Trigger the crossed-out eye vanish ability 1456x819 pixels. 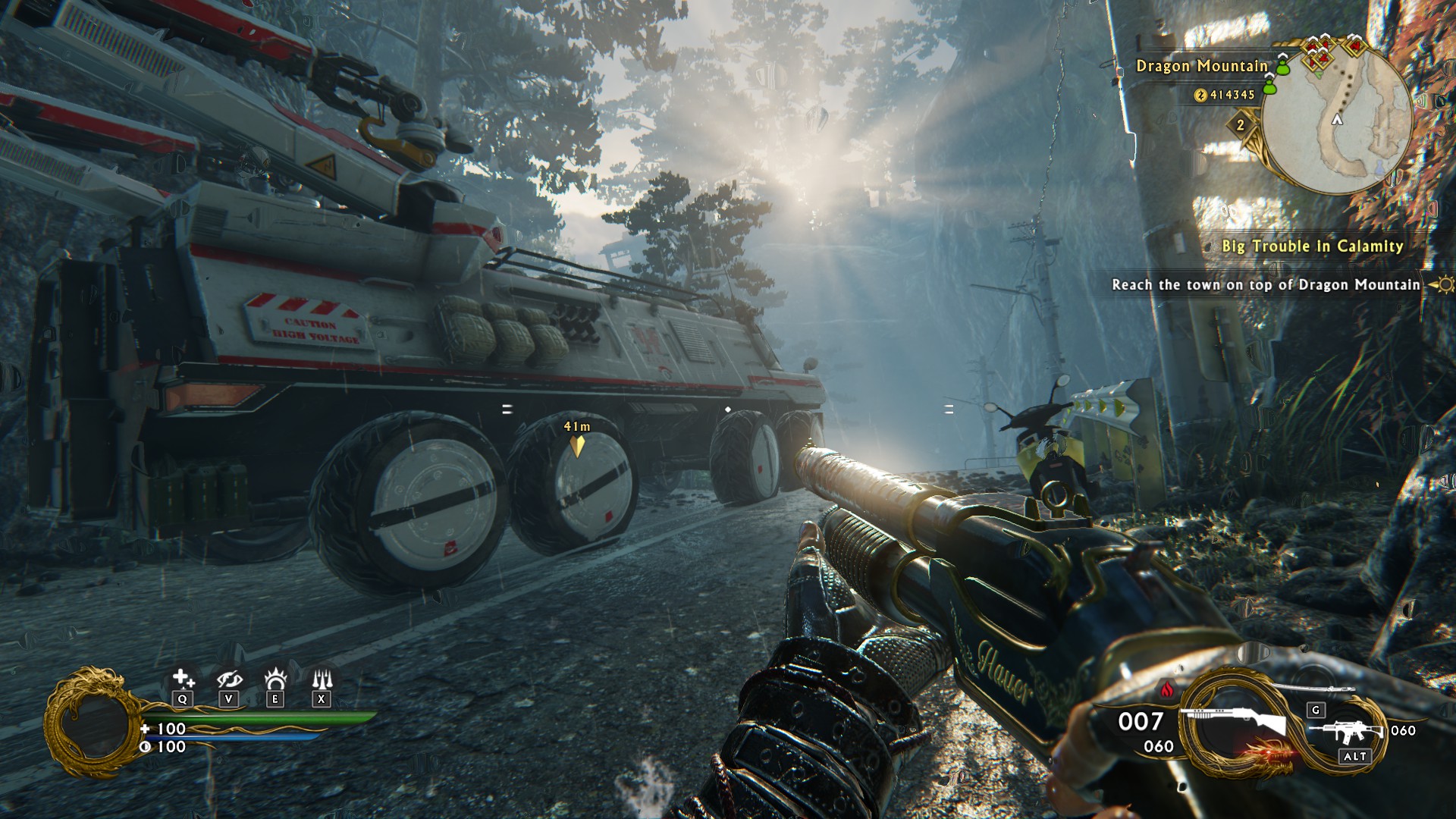click(229, 679)
